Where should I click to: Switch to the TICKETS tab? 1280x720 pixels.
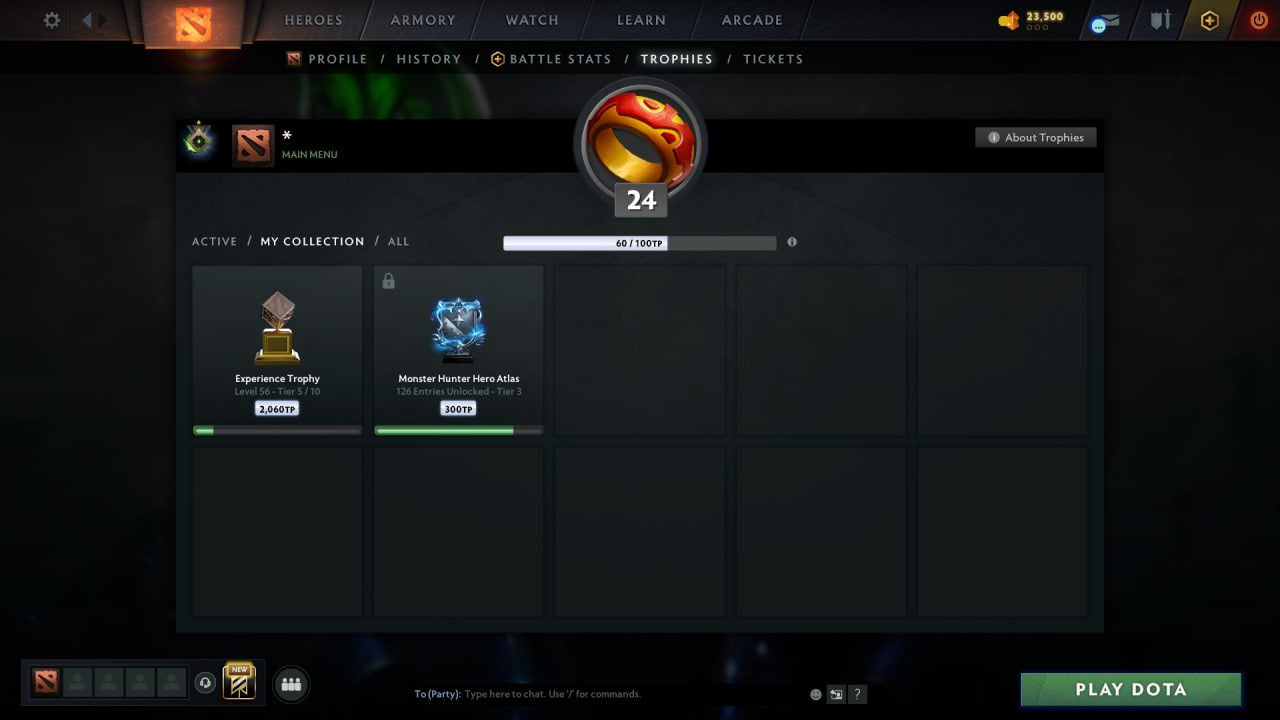pyautogui.click(x=773, y=59)
